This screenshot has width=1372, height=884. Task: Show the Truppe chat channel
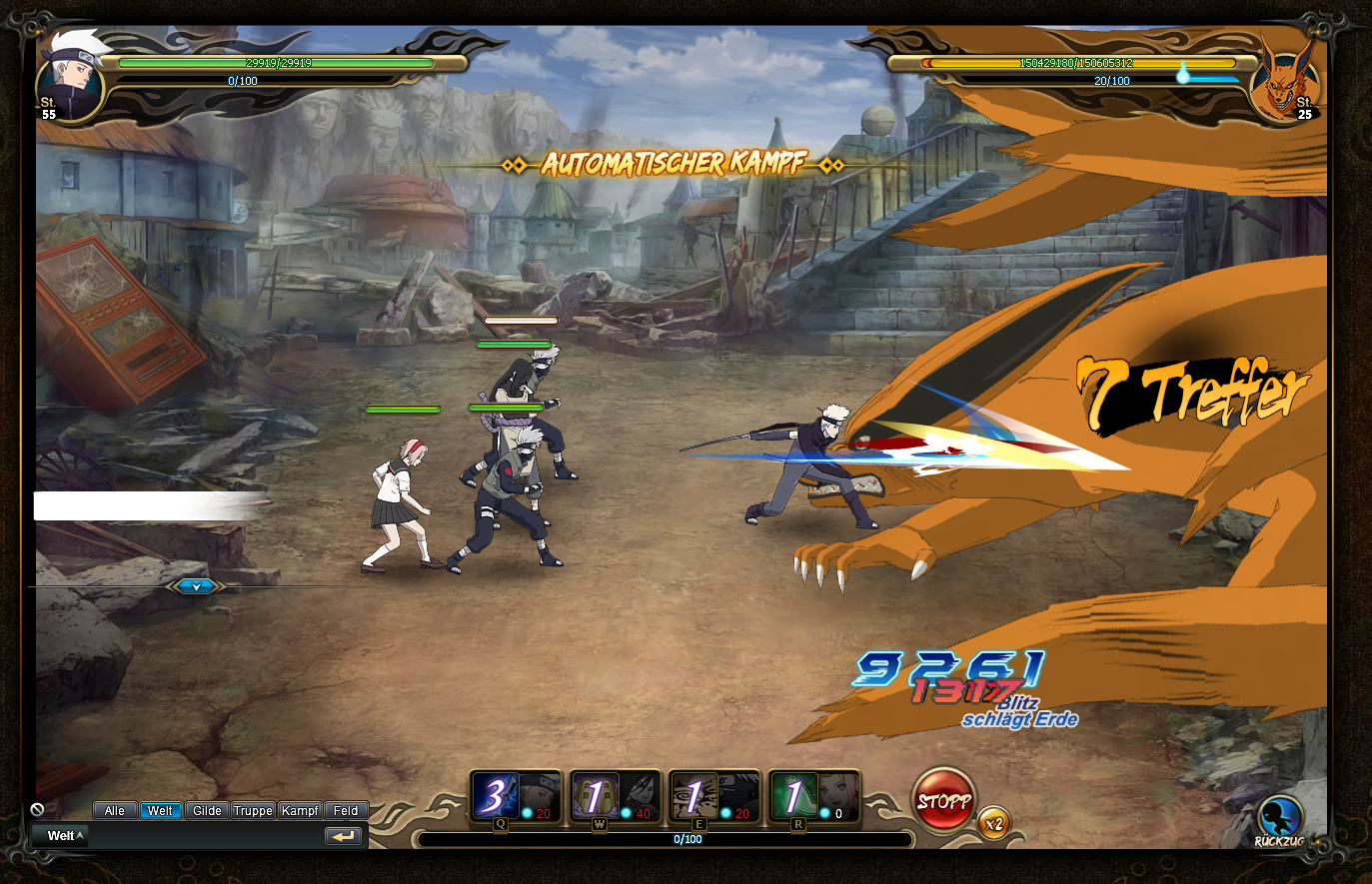253,811
